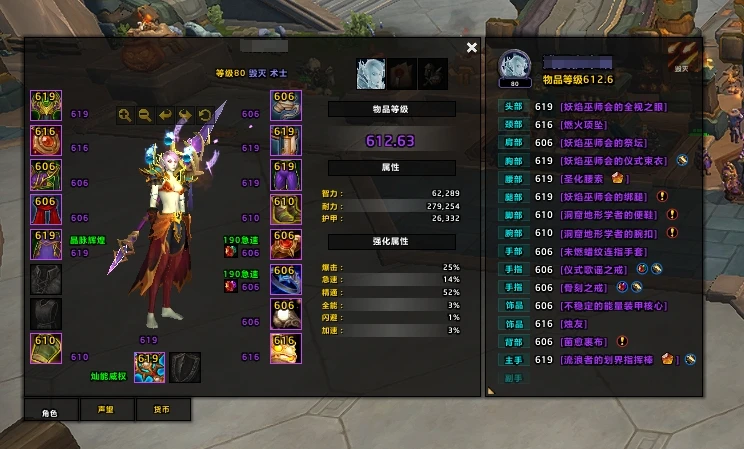
Task: Select the 616 trinket slot above the off-hand
Action: click(286, 348)
